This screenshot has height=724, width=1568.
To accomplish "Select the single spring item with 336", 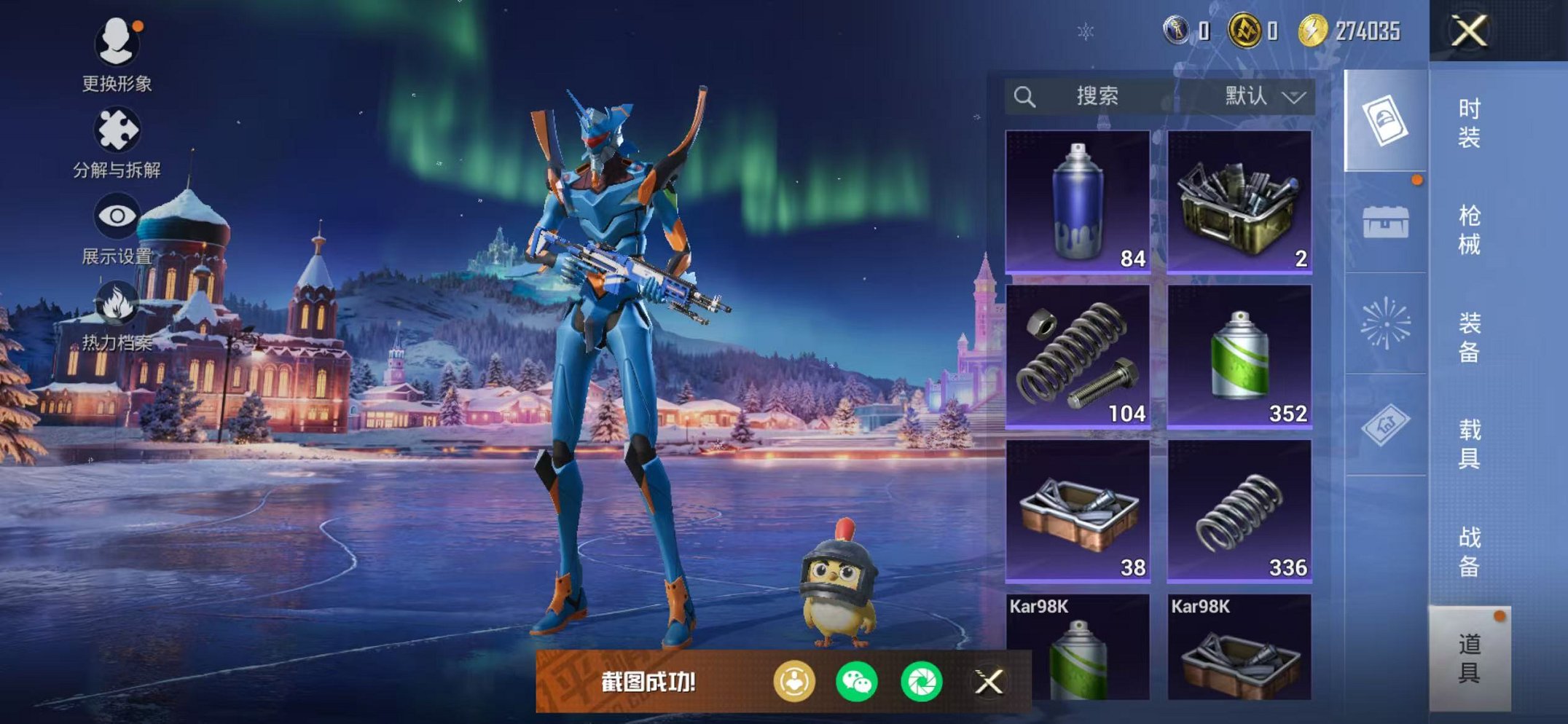I will coord(1239,511).
